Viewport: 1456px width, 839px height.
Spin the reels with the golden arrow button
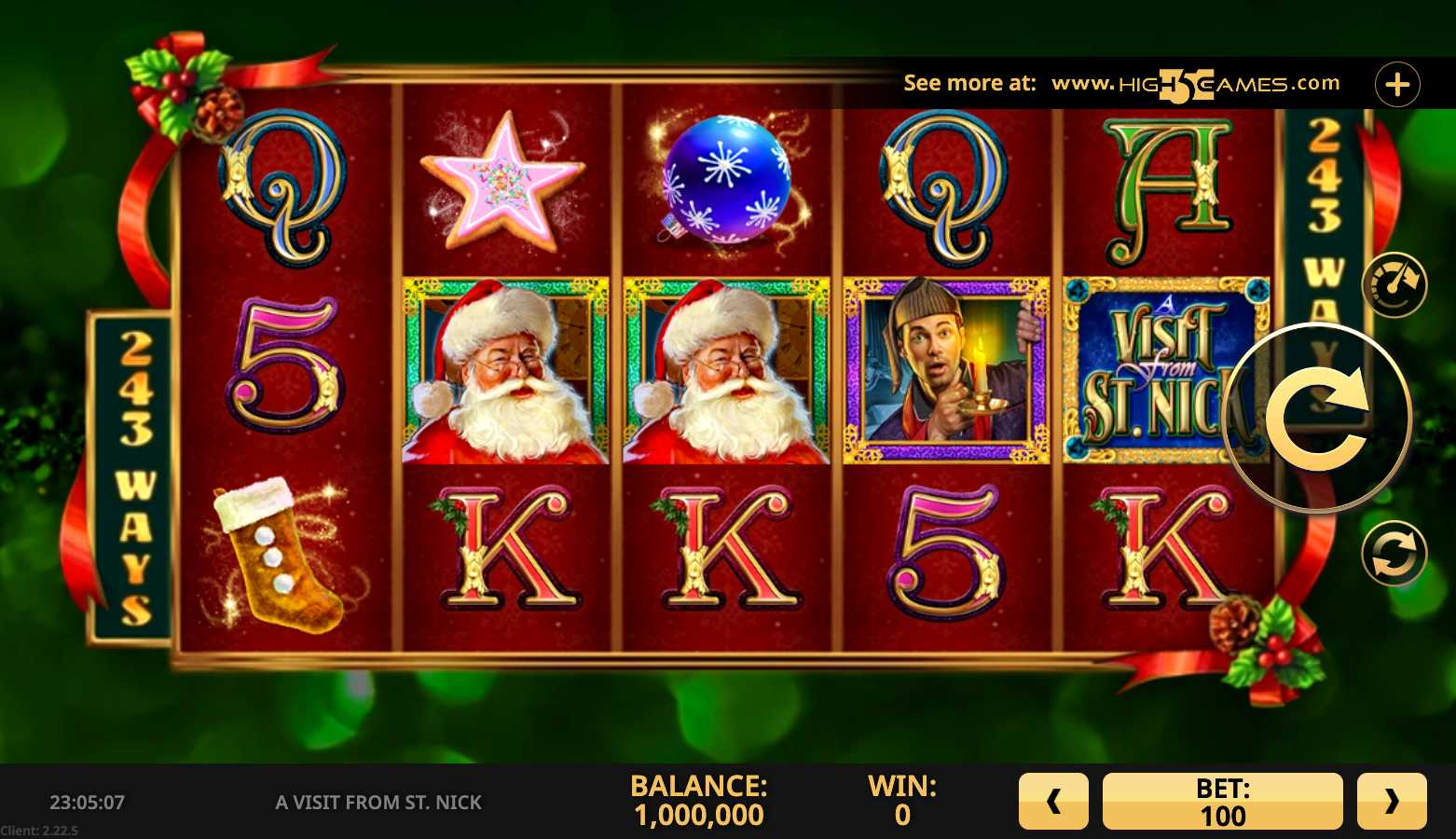(1317, 418)
